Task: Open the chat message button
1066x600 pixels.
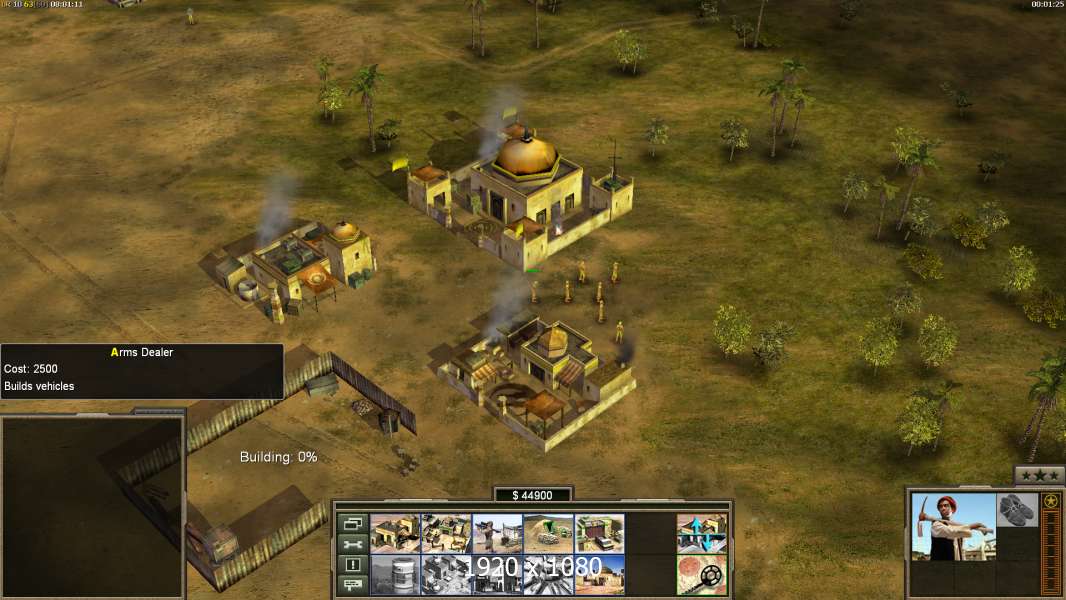Action: click(352, 586)
